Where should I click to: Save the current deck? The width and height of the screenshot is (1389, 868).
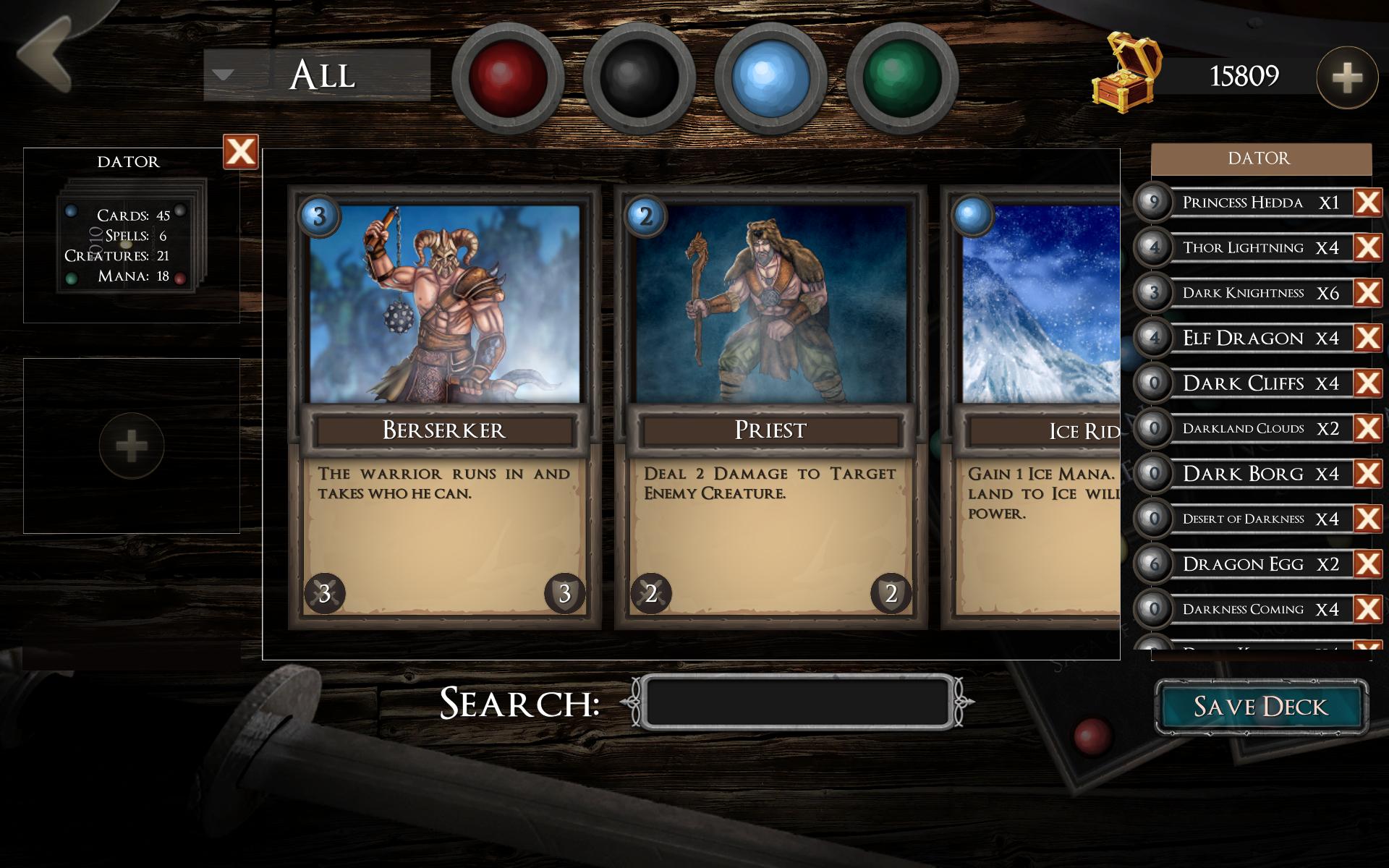[x=1261, y=707]
